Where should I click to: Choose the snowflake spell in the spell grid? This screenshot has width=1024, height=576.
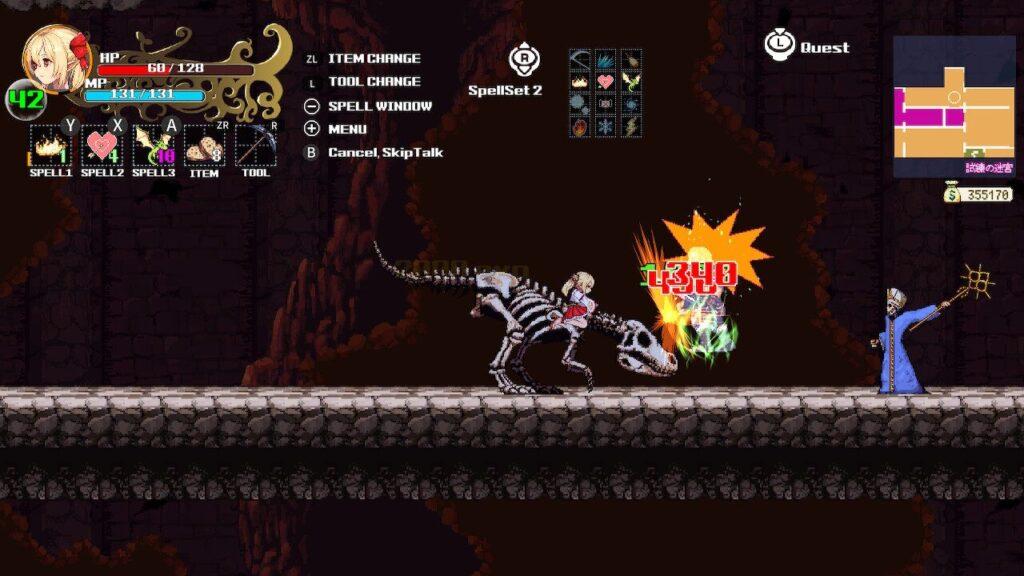(x=606, y=126)
